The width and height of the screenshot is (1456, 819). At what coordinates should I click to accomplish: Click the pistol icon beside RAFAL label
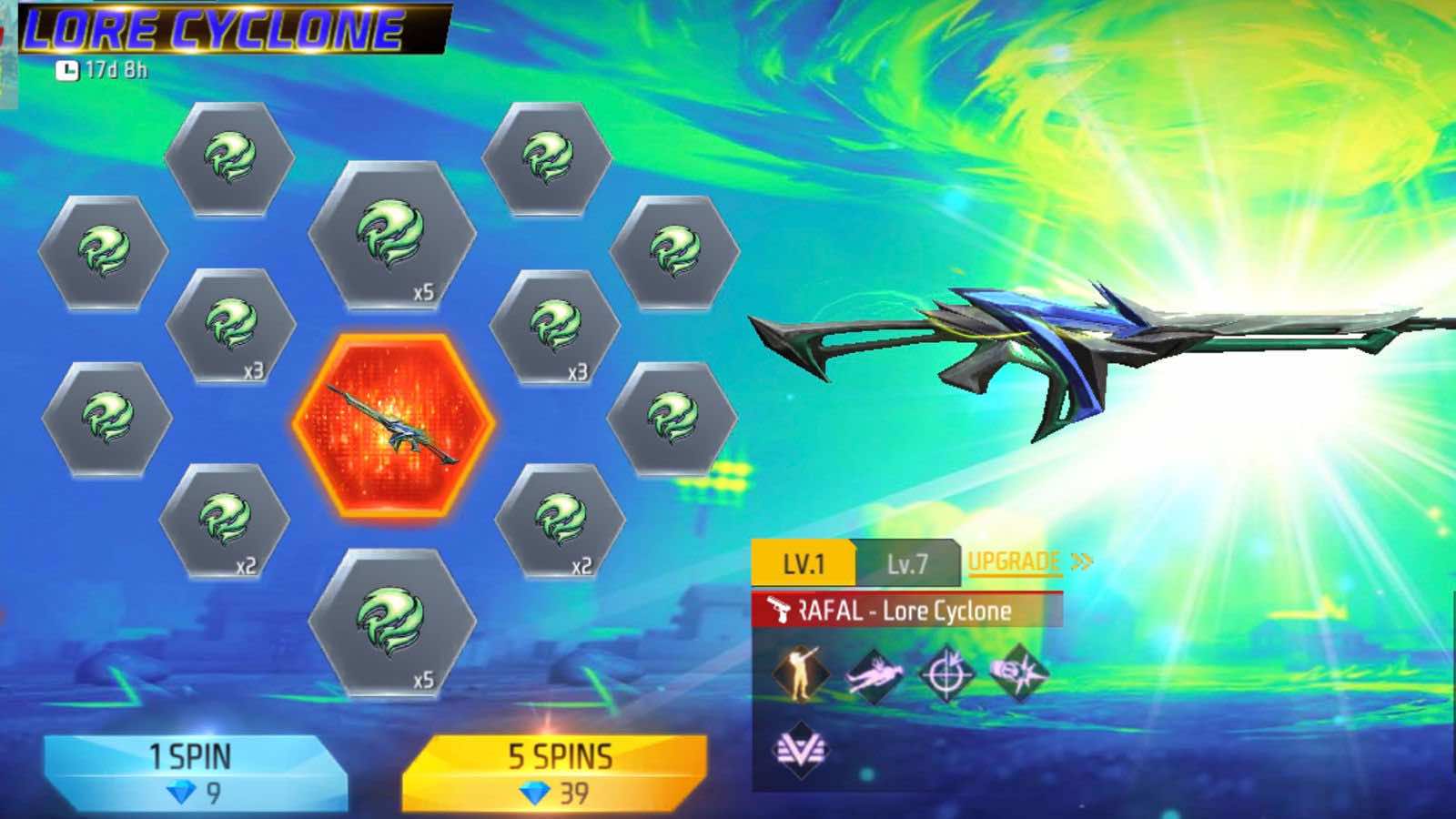tap(781, 608)
